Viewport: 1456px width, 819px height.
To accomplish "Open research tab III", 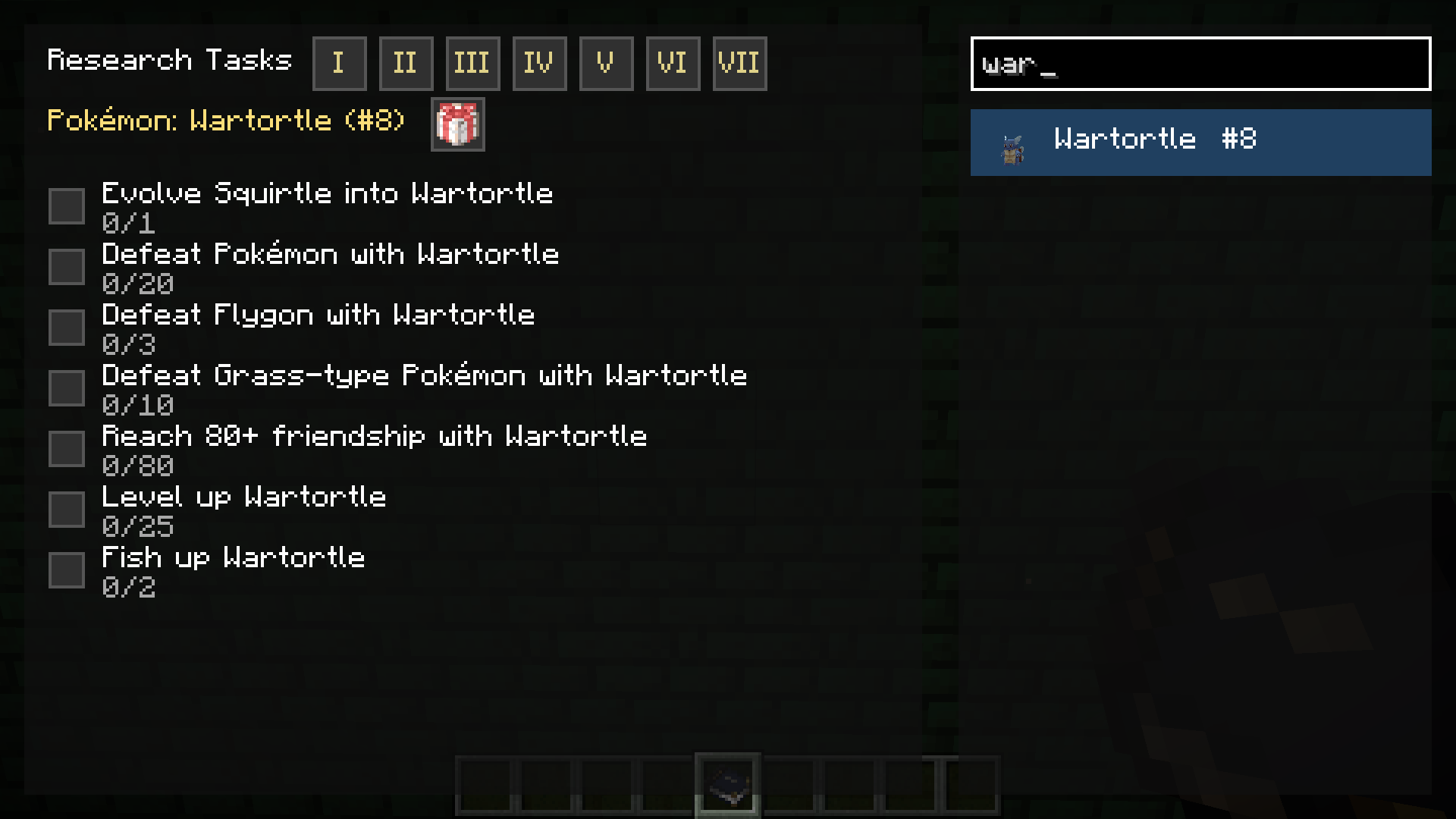I will tap(472, 63).
